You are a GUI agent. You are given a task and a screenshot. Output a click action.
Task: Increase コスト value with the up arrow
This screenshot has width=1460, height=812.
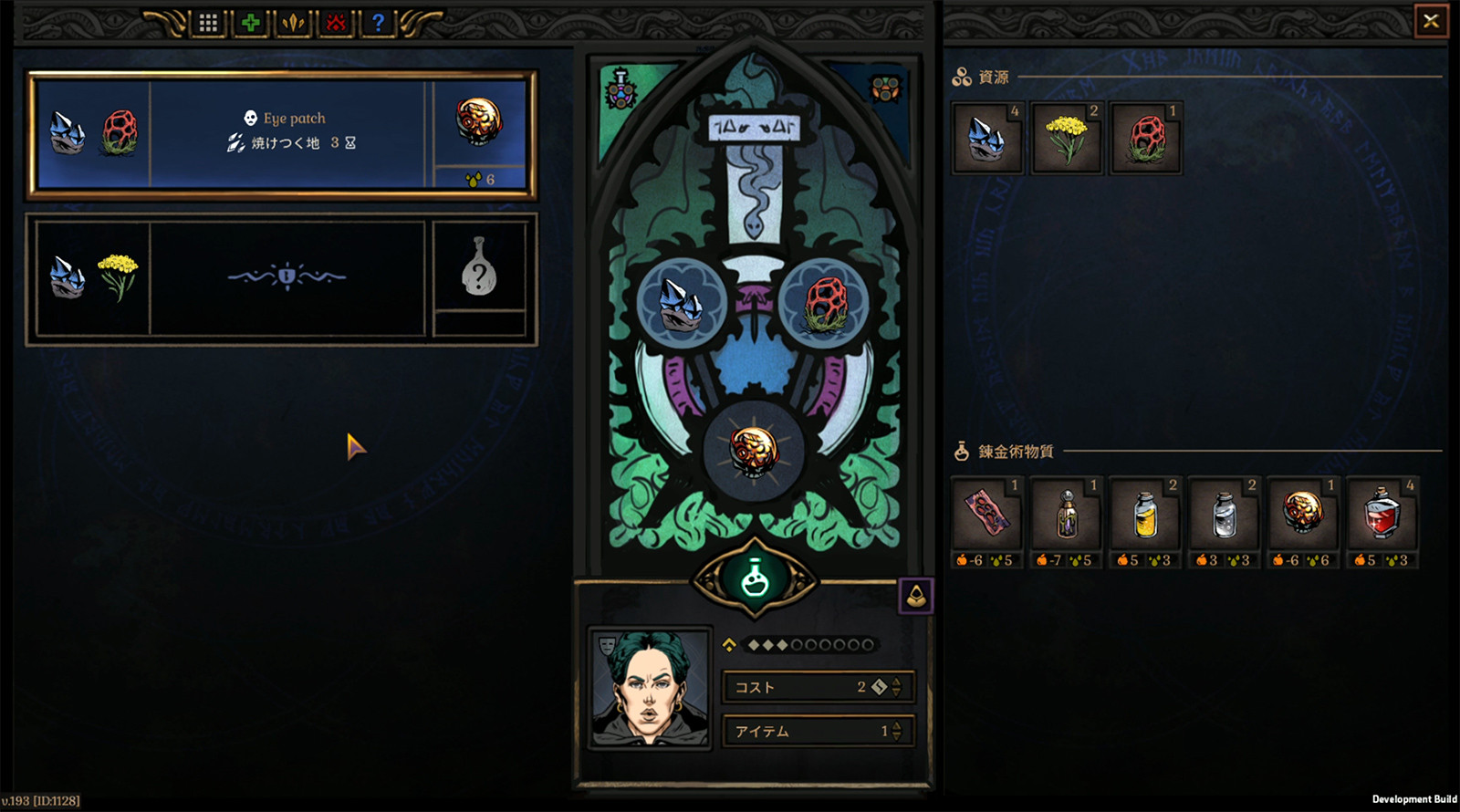[x=896, y=682]
